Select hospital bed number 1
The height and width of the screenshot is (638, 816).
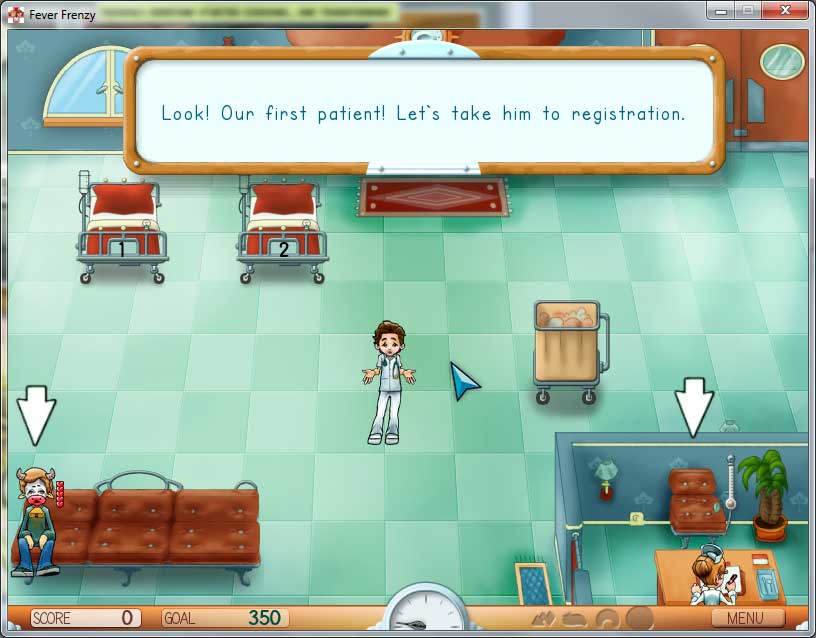tap(122, 228)
